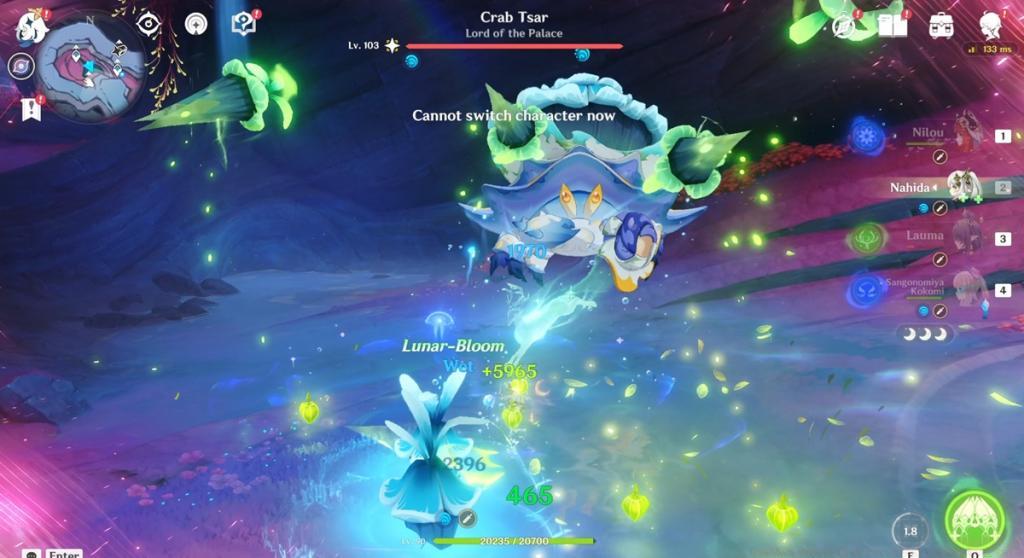Open the tutorial book icon with question mark
The width and height of the screenshot is (1024, 558).
[243, 24]
